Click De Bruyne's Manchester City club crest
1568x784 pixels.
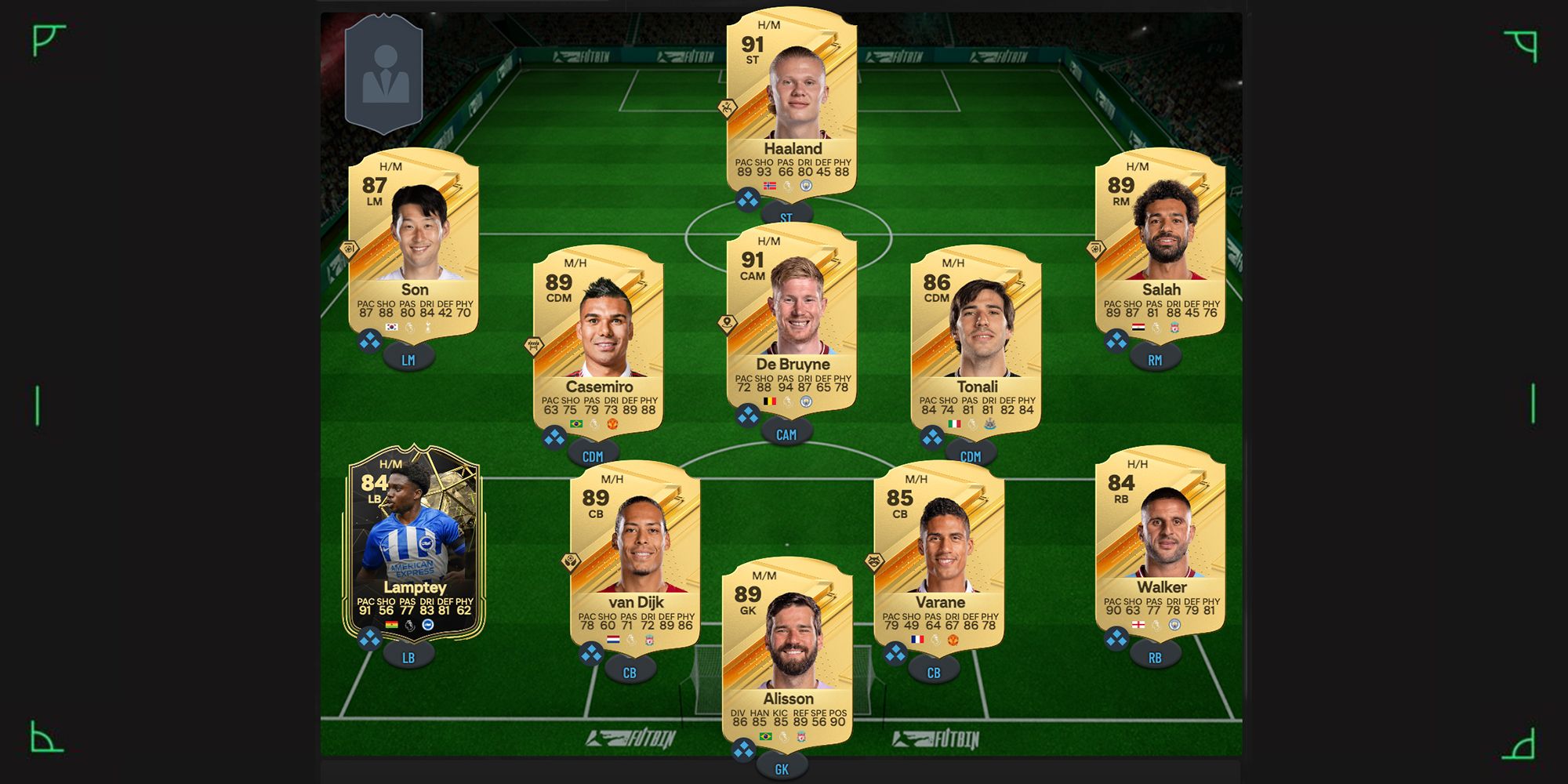[x=807, y=402]
